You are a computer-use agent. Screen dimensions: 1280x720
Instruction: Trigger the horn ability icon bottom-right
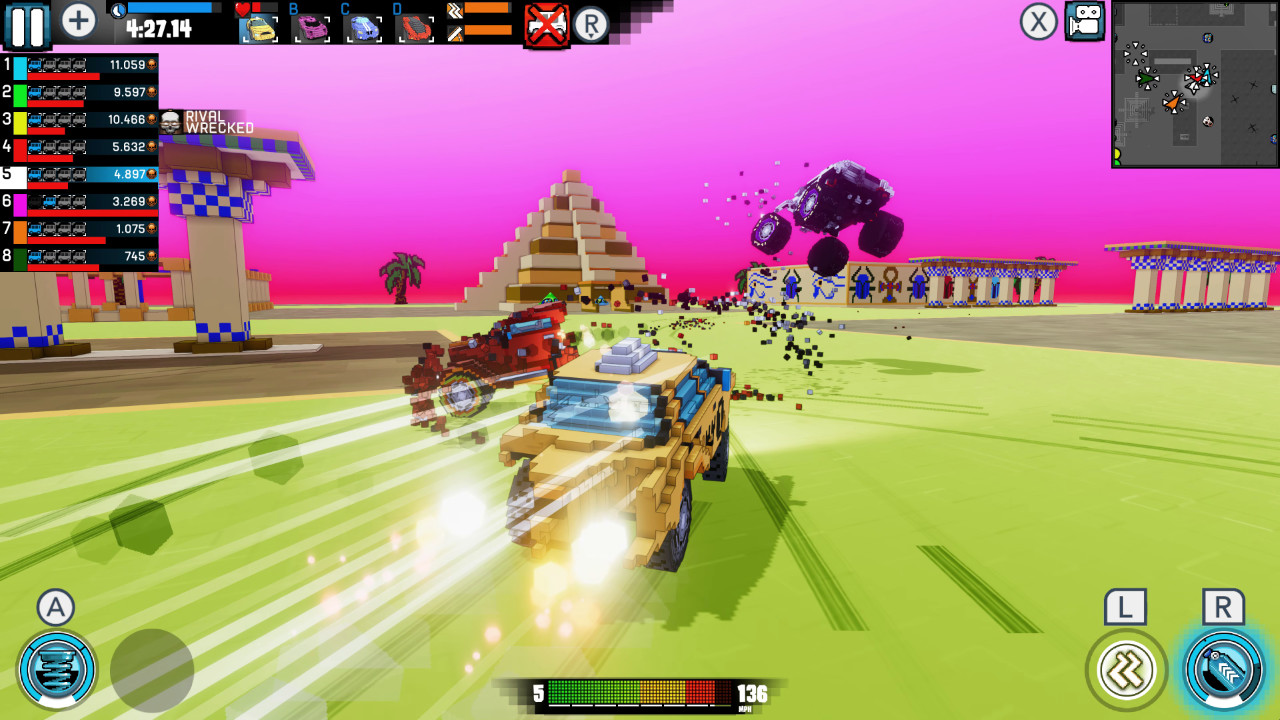click(1222, 668)
